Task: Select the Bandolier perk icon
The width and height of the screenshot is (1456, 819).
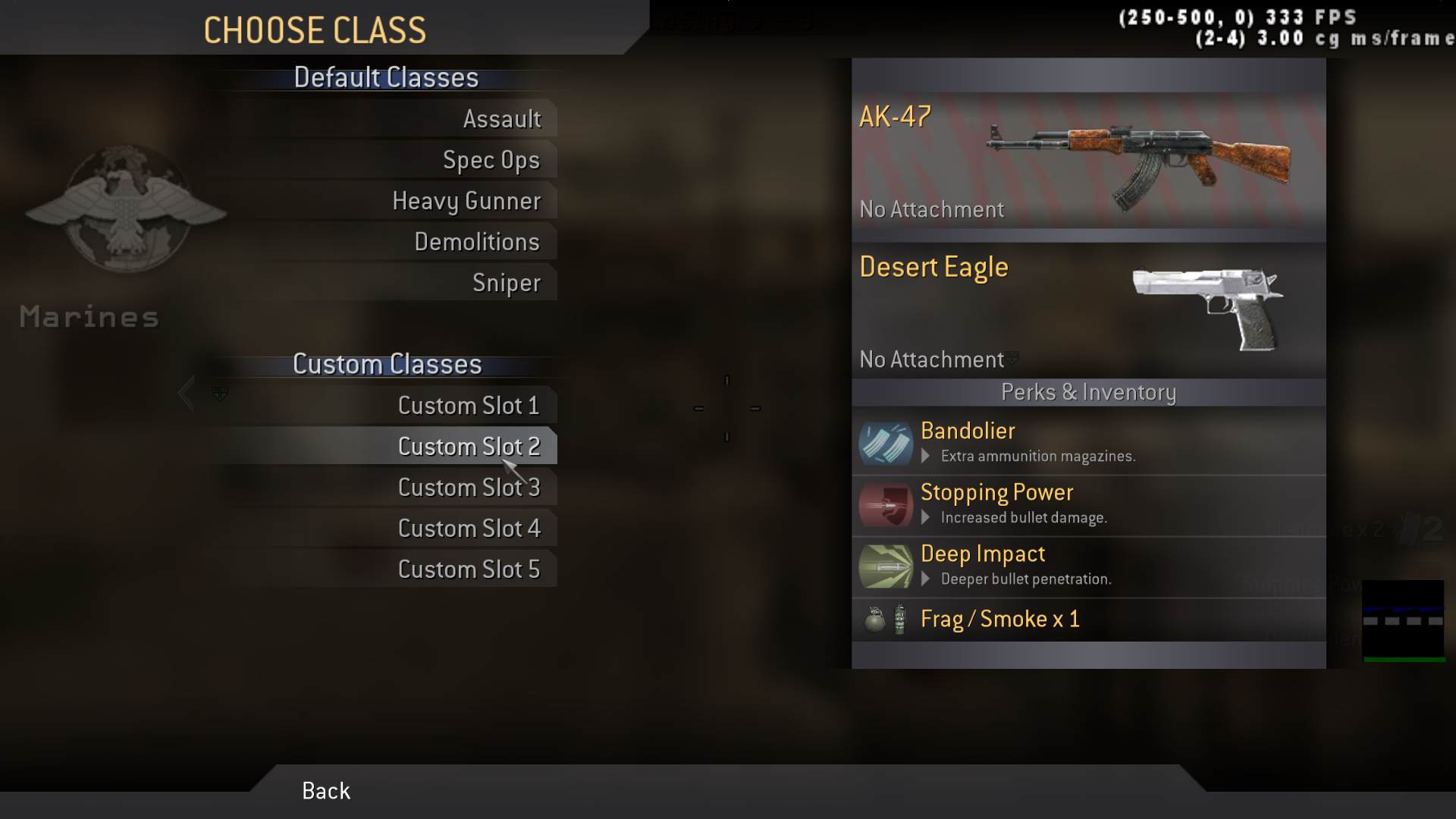Action: tap(886, 442)
